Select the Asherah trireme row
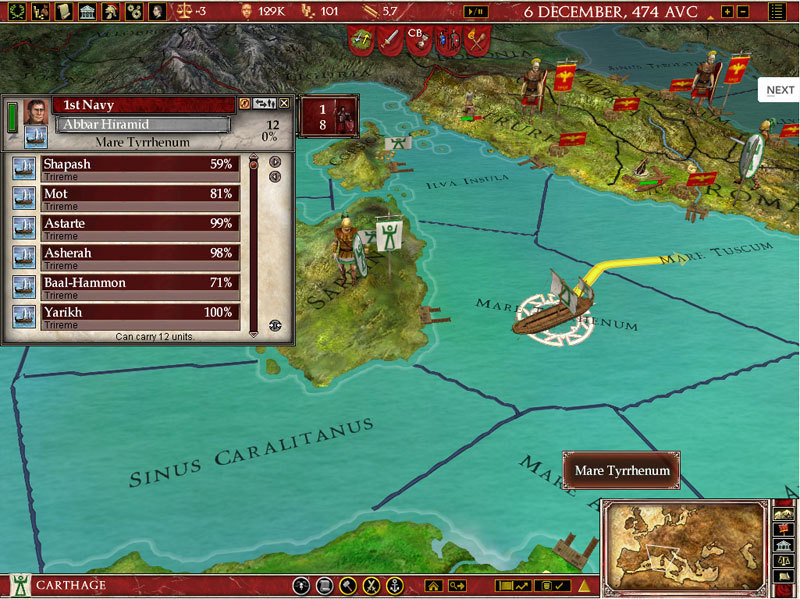The image size is (800, 599). (138, 256)
